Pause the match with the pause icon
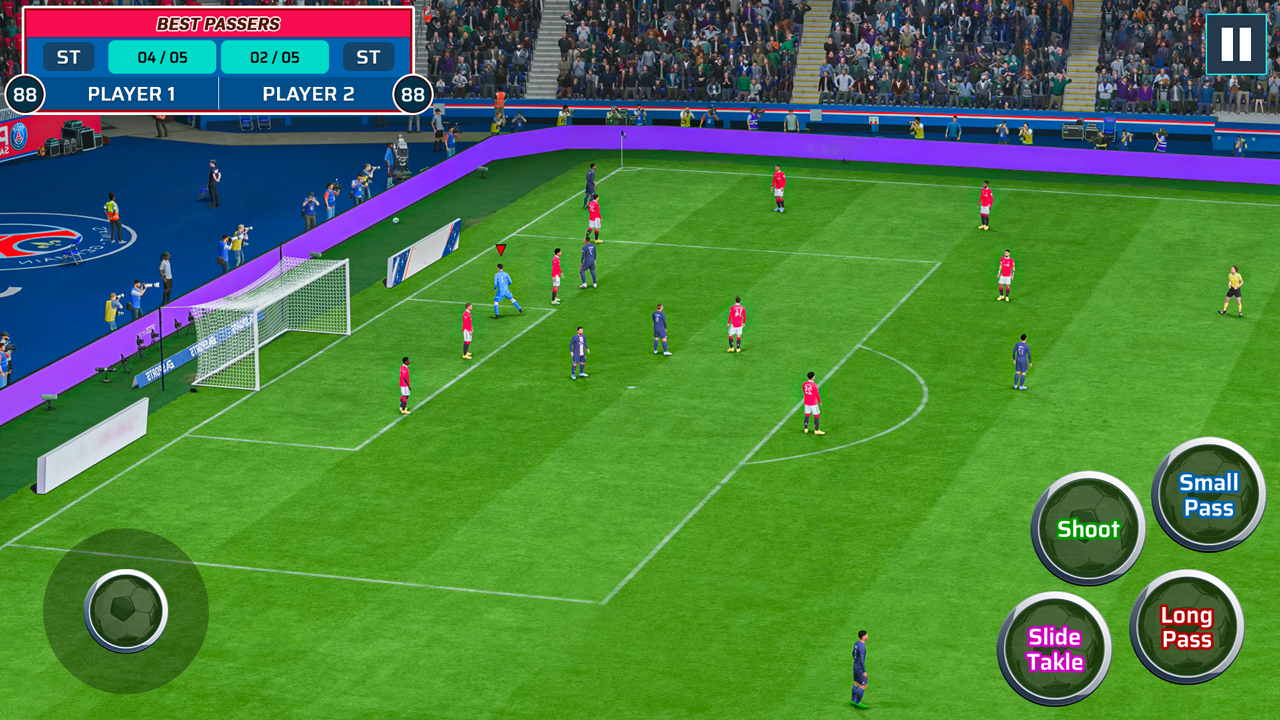1280x720 pixels. point(1235,42)
